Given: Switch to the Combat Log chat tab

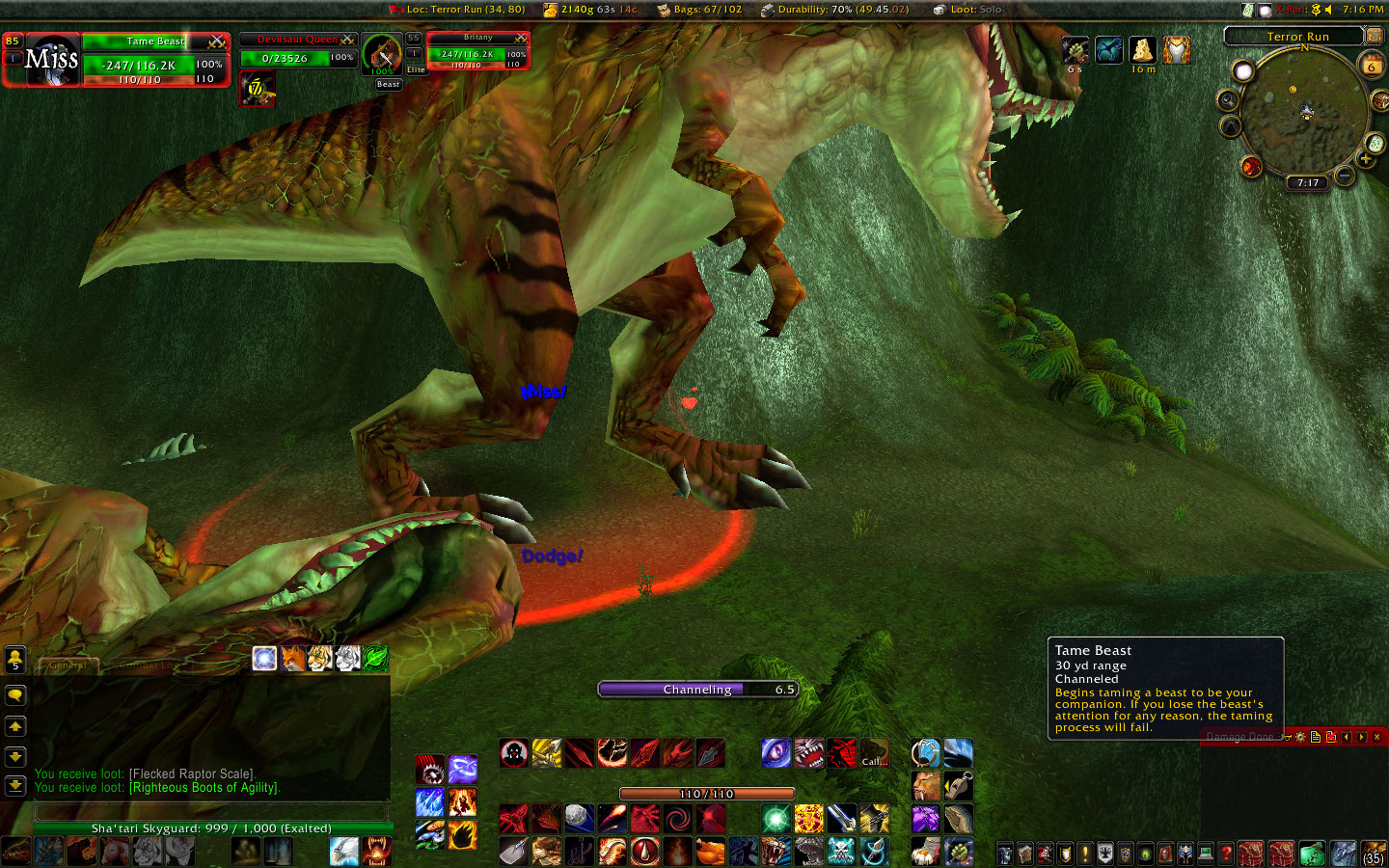Looking at the screenshot, I should [150, 665].
